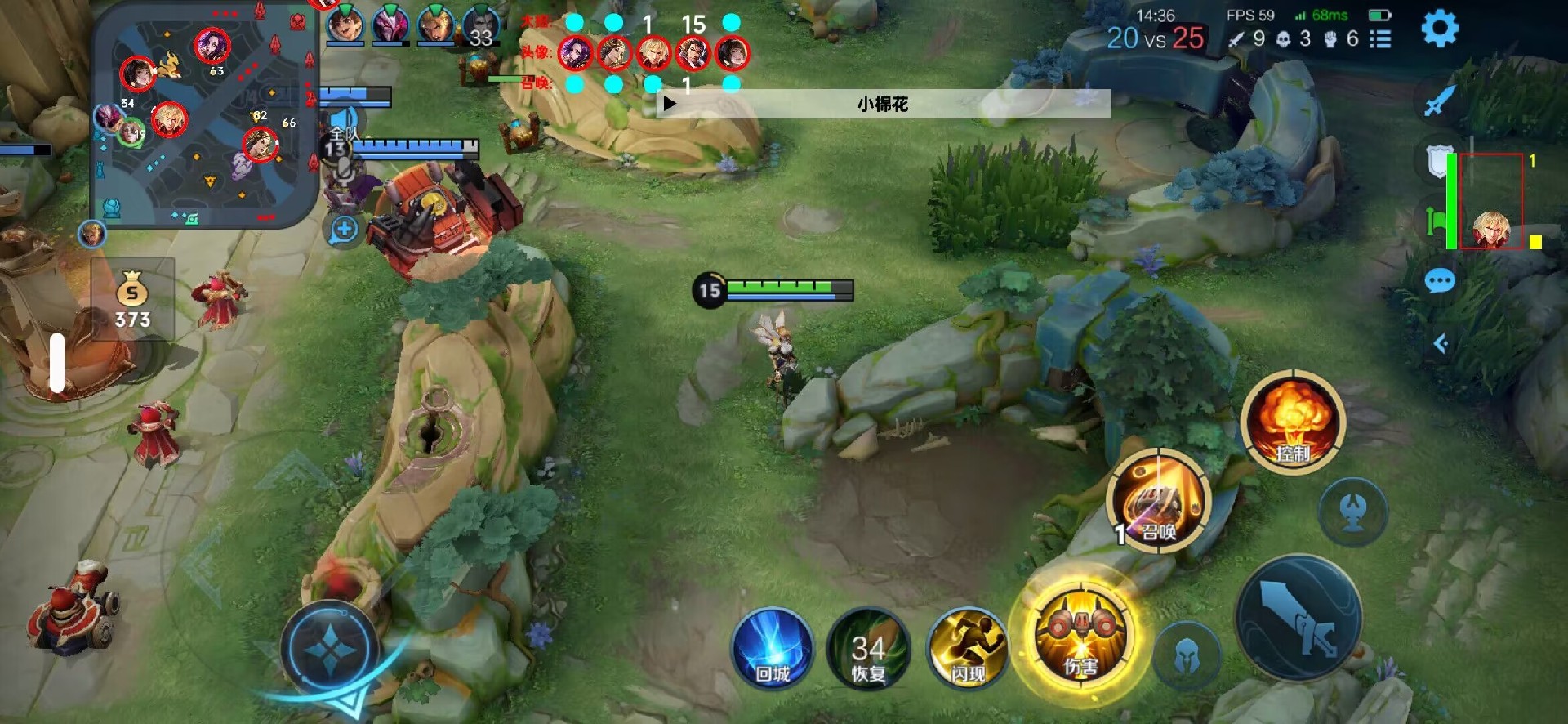Trigger the 控制 control ultimate skill
This screenshot has width=1568, height=724.
tap(1292, 422)
